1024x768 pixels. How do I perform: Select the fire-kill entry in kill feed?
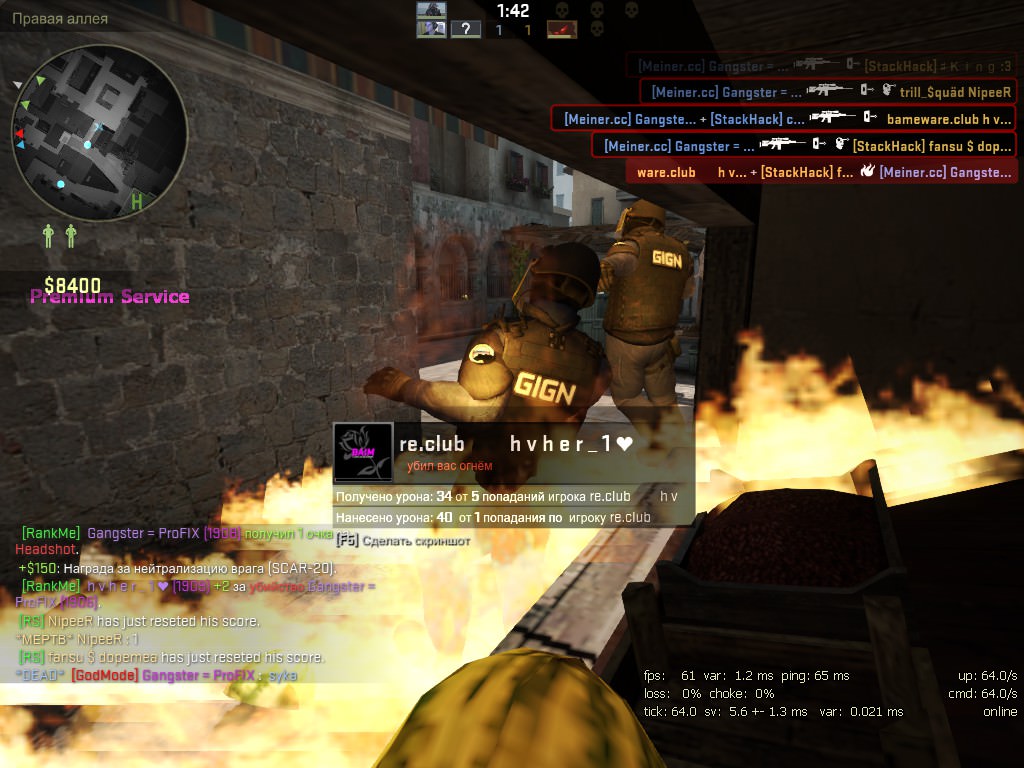point(822,172)
